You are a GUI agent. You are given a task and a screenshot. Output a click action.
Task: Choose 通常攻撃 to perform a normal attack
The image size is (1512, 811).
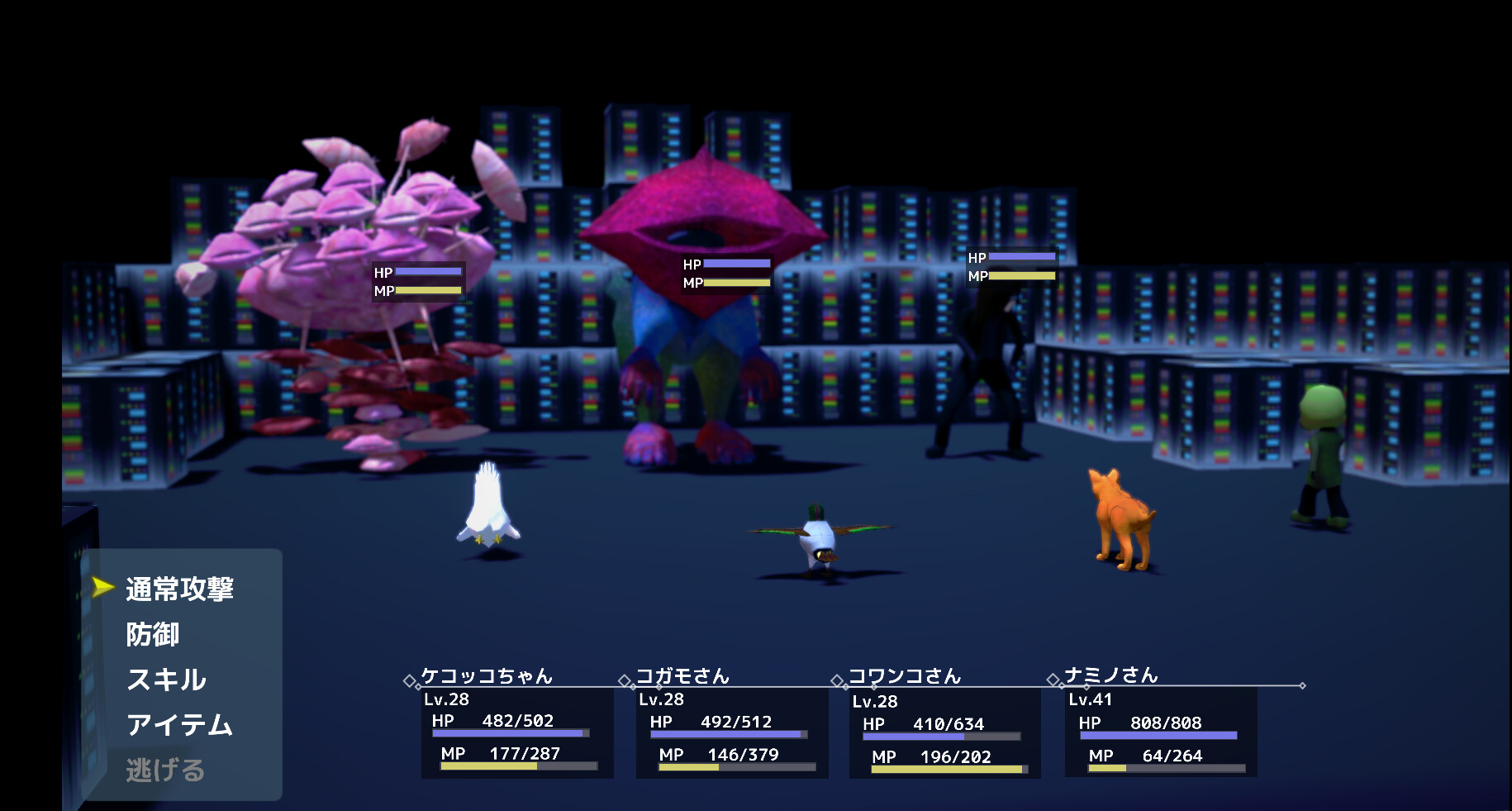[178, 589]
